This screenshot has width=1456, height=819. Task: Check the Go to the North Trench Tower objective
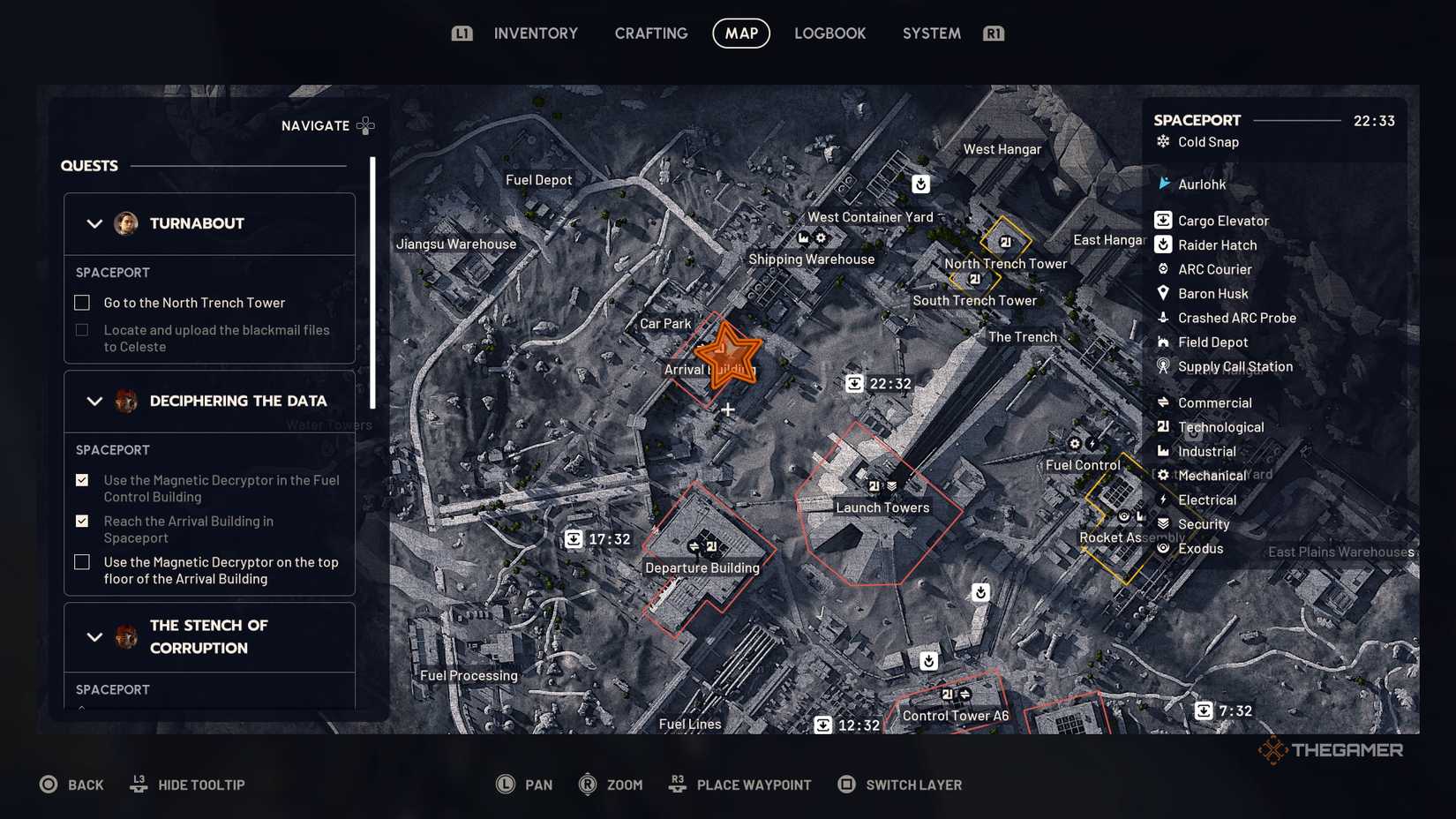tap(81, 302)
